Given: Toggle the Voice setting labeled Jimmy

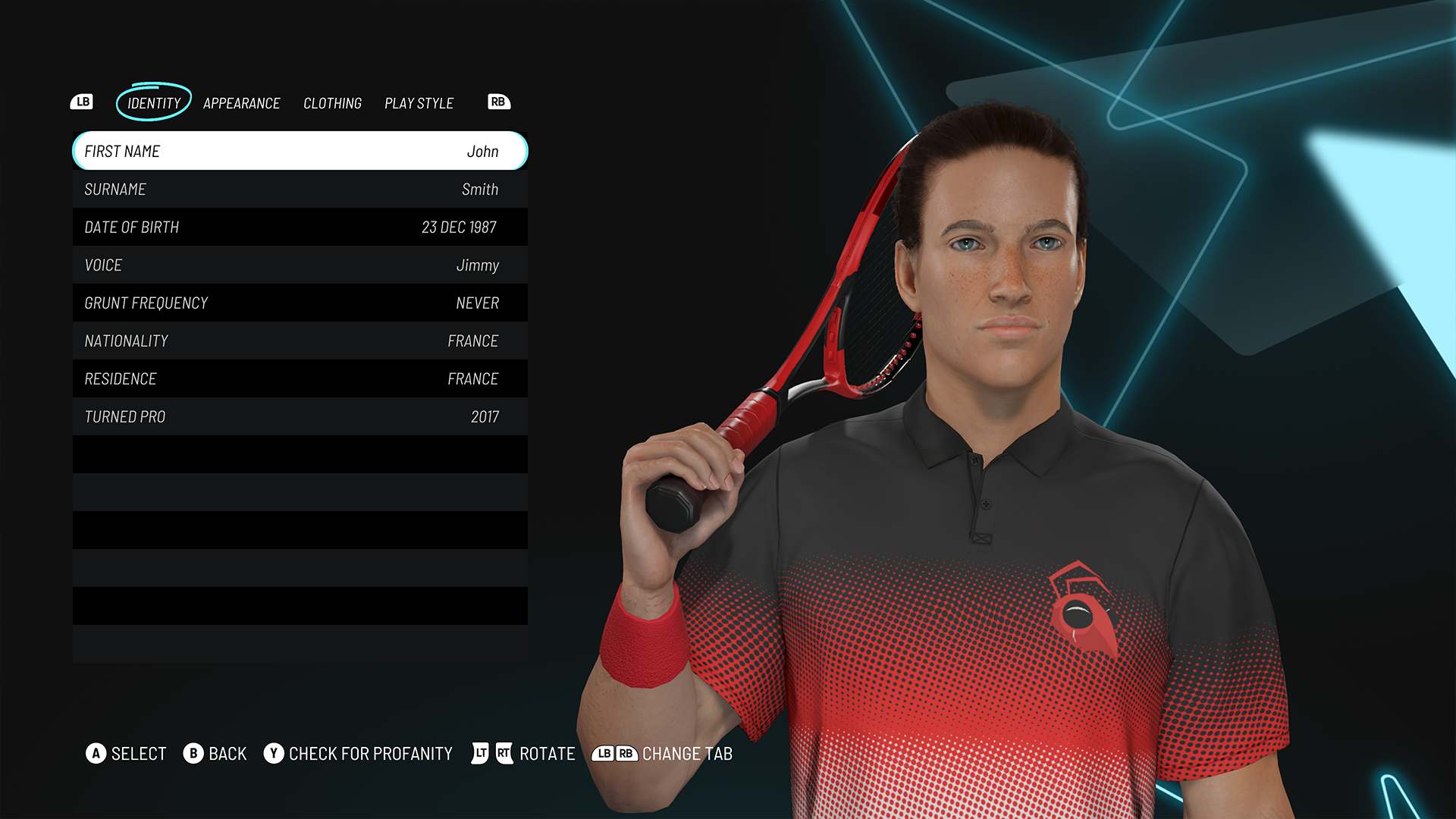Looking at the screenshot, I should [300, 265].
